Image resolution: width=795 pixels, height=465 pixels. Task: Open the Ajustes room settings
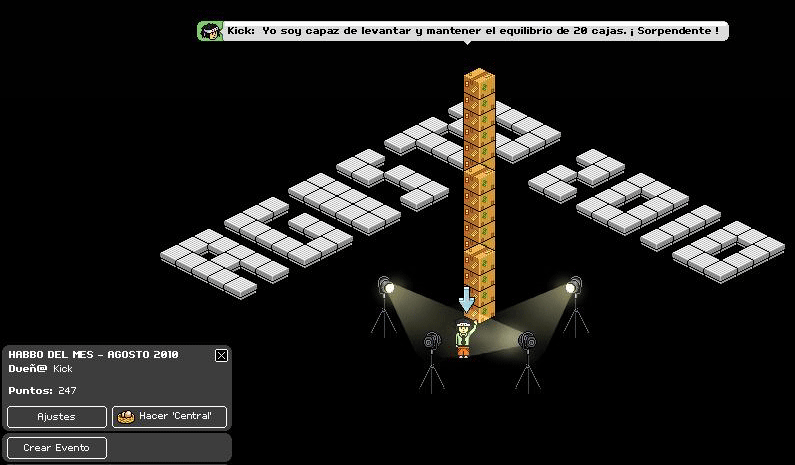56,416
